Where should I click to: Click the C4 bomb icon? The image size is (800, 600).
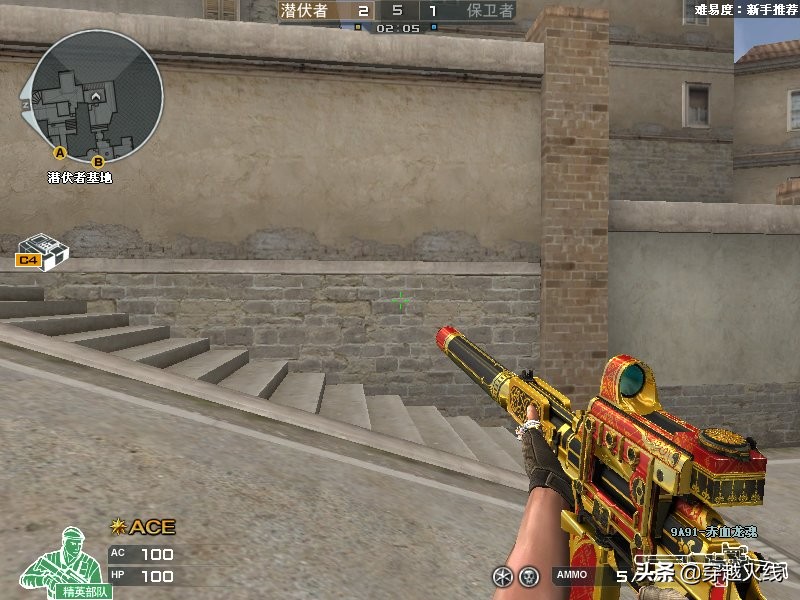42,250
